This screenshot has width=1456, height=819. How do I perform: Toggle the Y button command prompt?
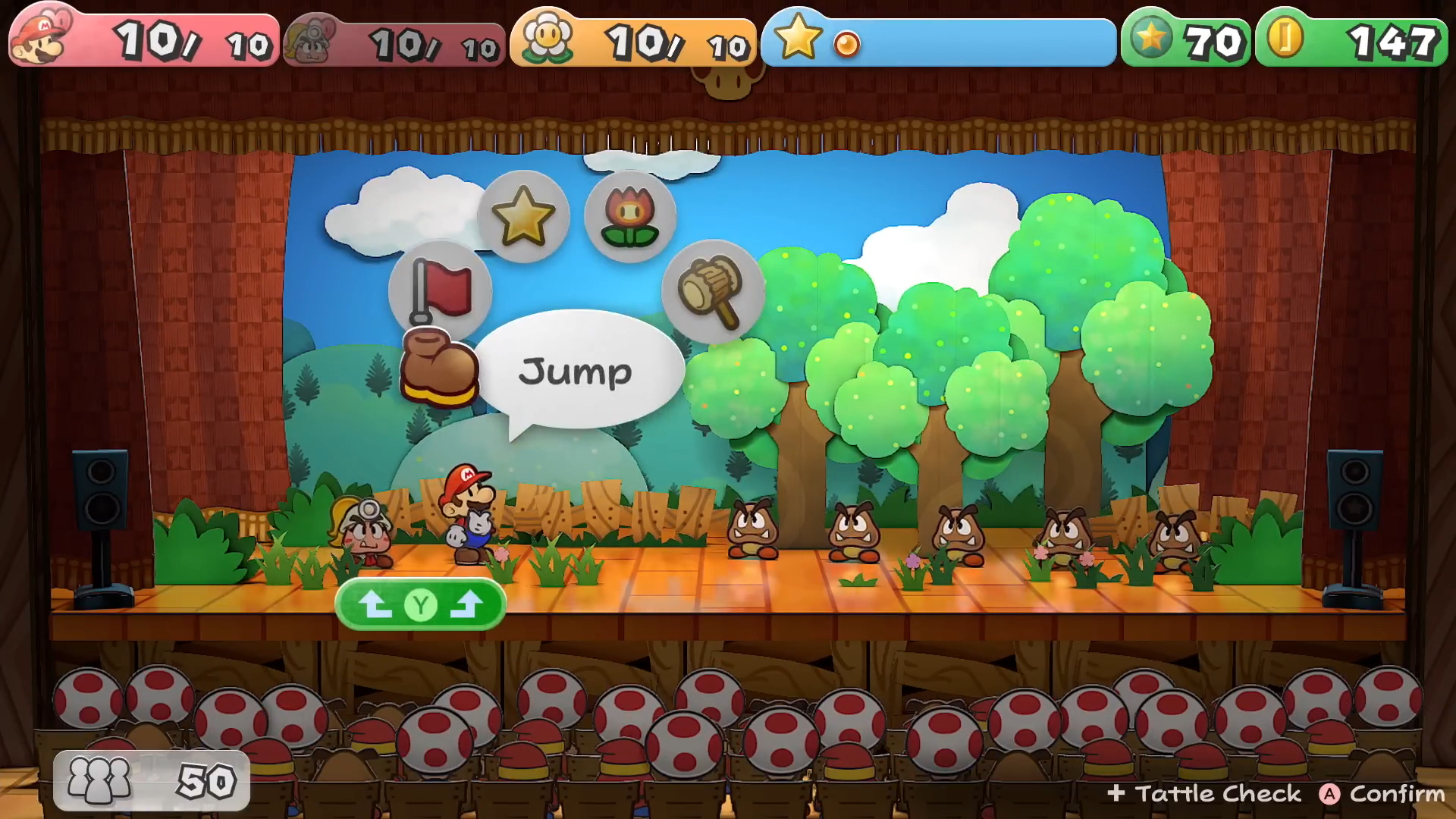click(x=422, y=603)
